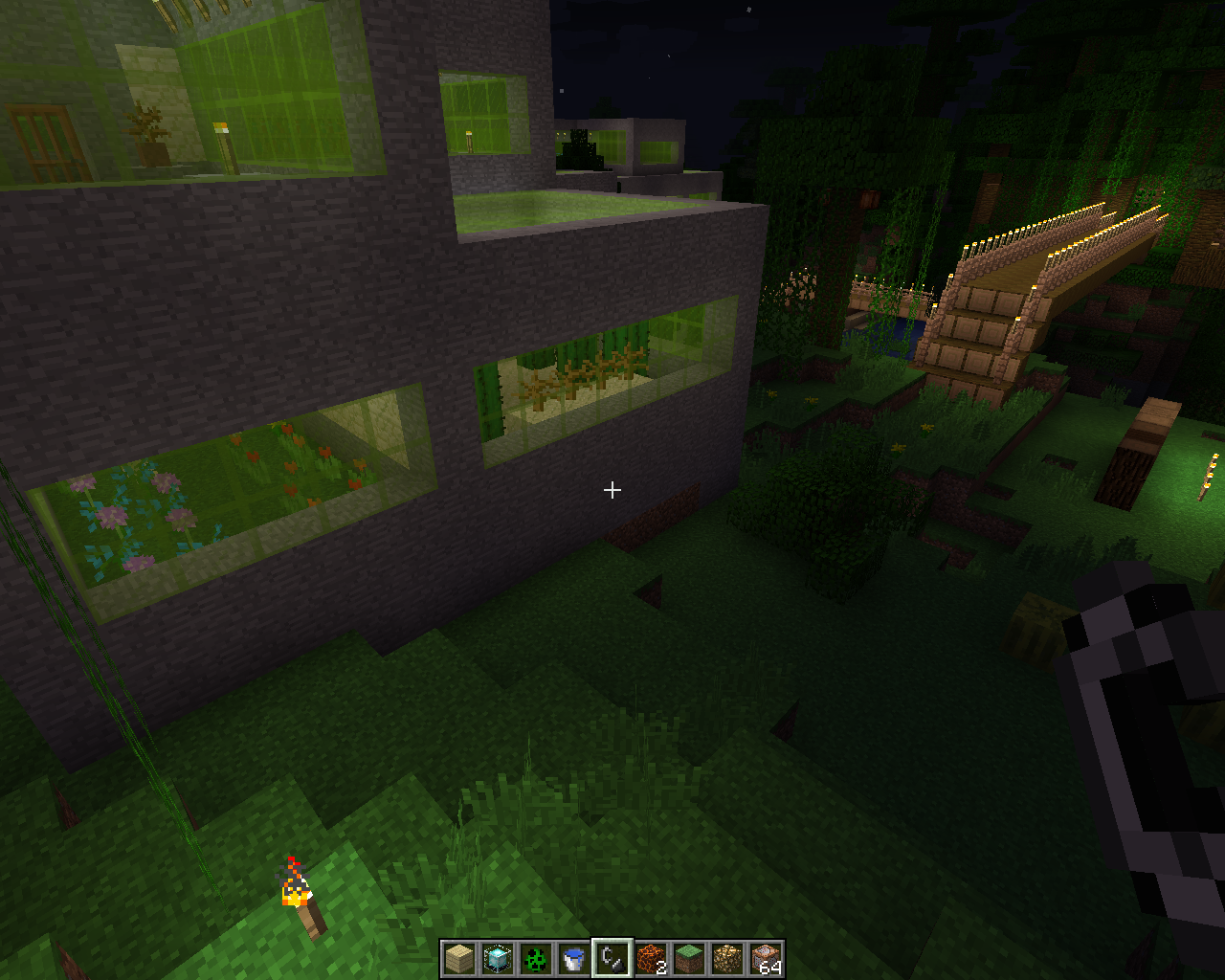Select the wooden planks hotbar slot
This screenshot has height=980, width=1225.
pos(459,958)
